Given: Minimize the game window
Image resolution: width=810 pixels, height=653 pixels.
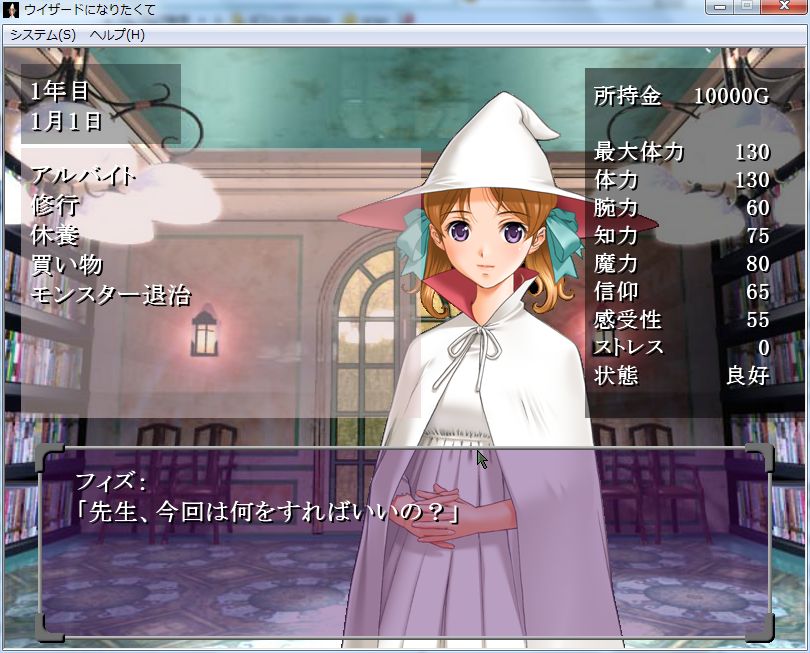Looking at the screenshot, I should click(x=719, y=7).
